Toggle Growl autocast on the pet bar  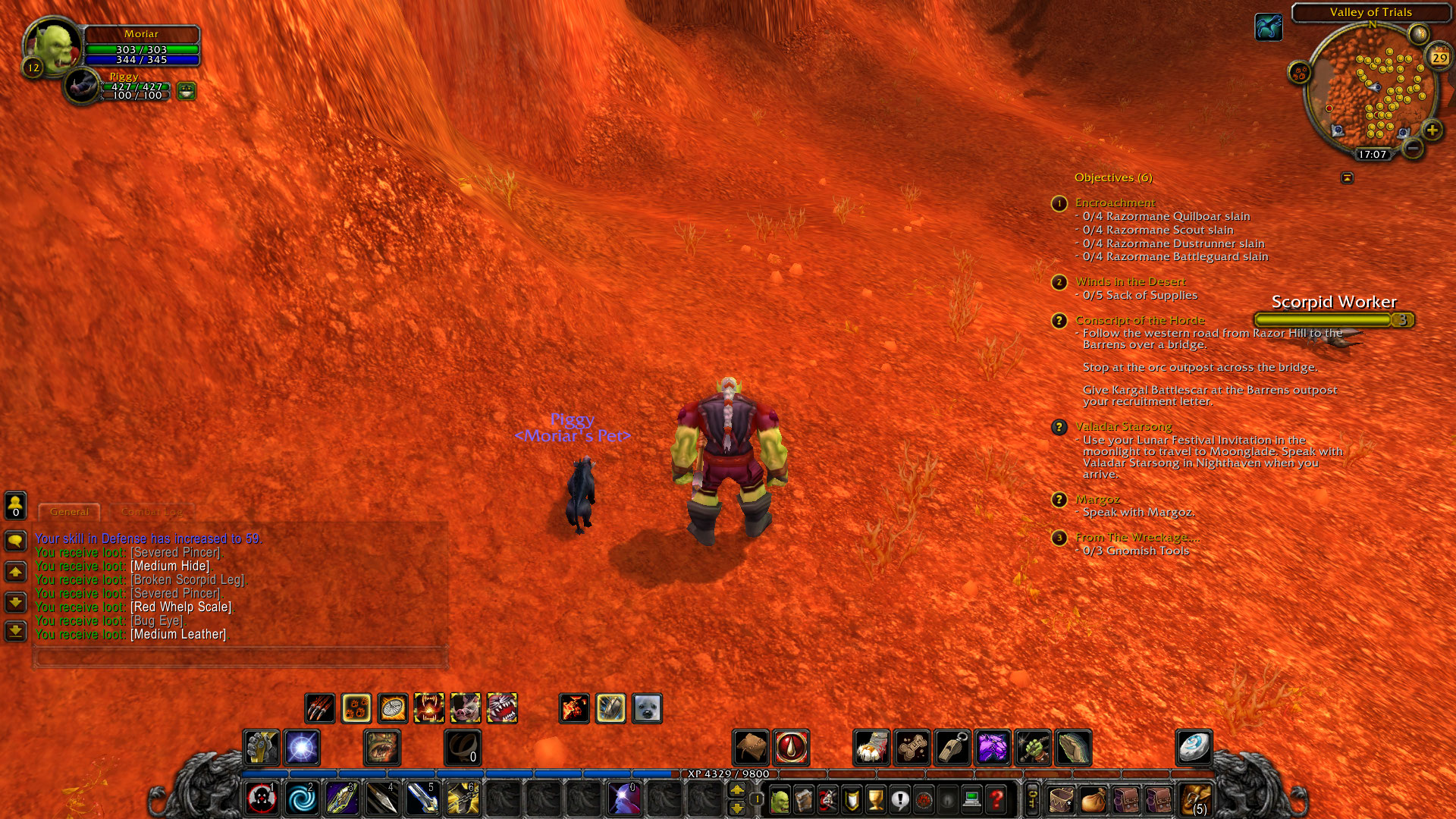[428, 708]
